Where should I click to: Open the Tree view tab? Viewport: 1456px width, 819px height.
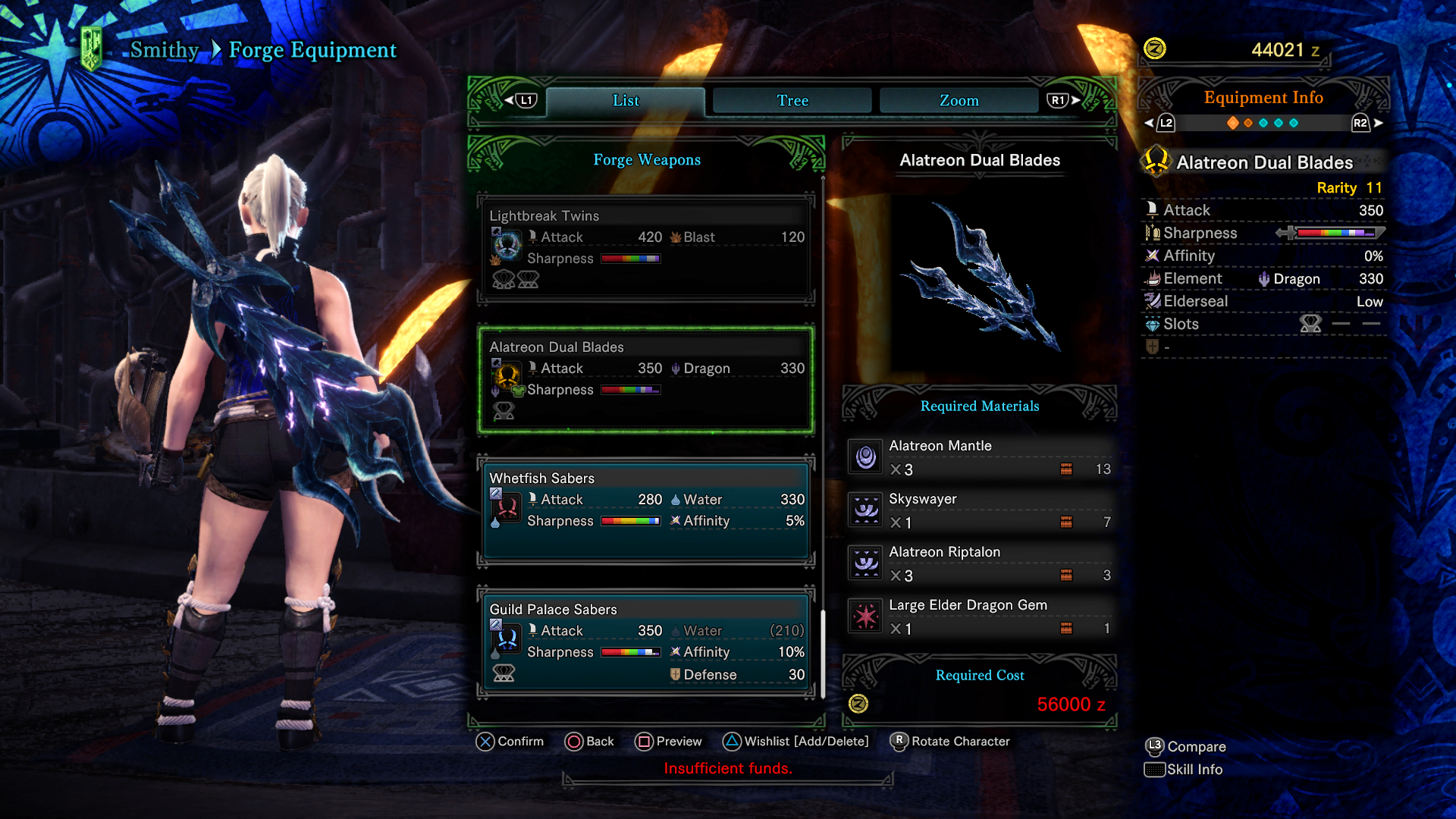pos(792,100)
